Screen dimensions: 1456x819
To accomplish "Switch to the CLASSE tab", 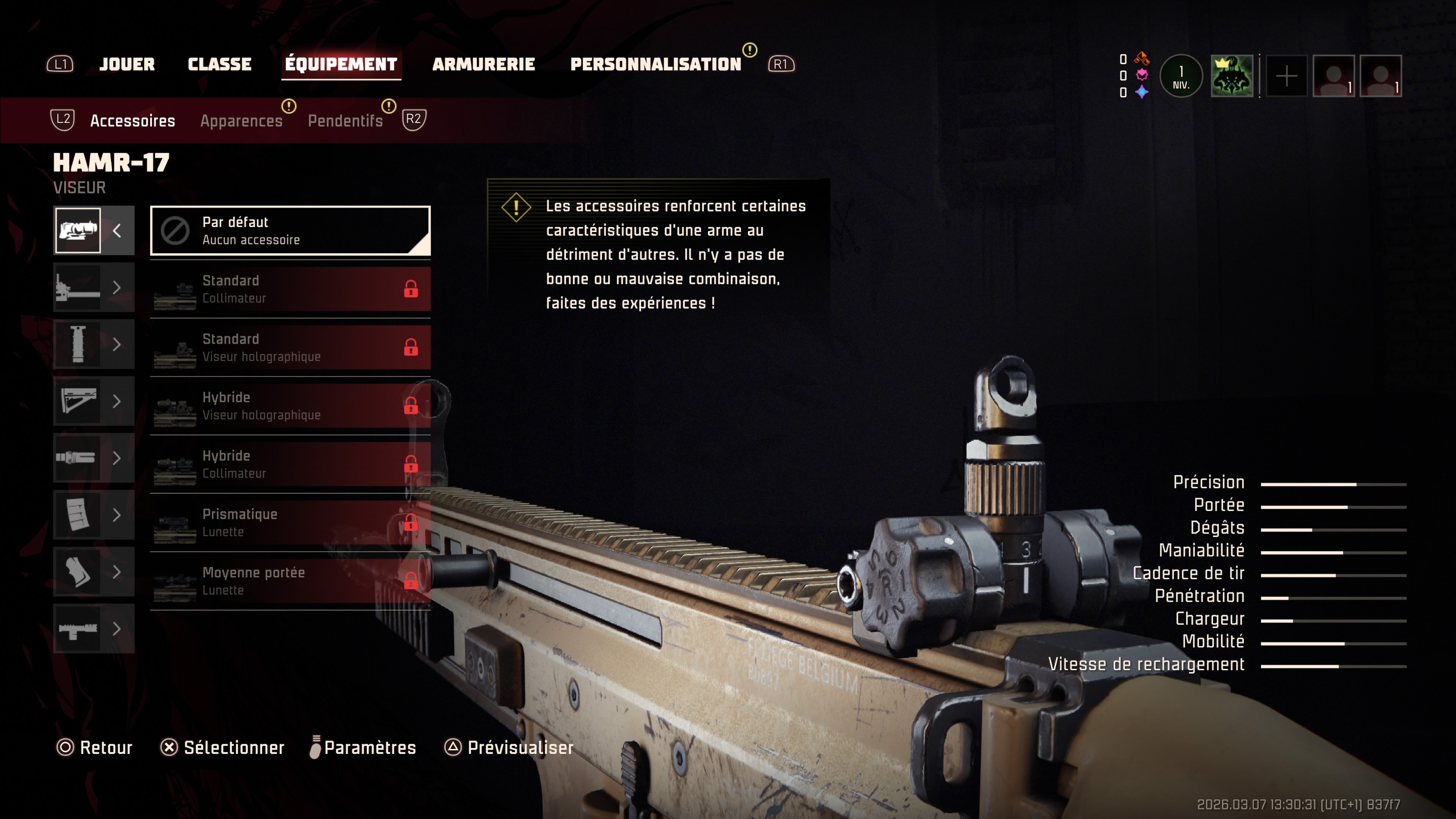I will tap(219, 64).
